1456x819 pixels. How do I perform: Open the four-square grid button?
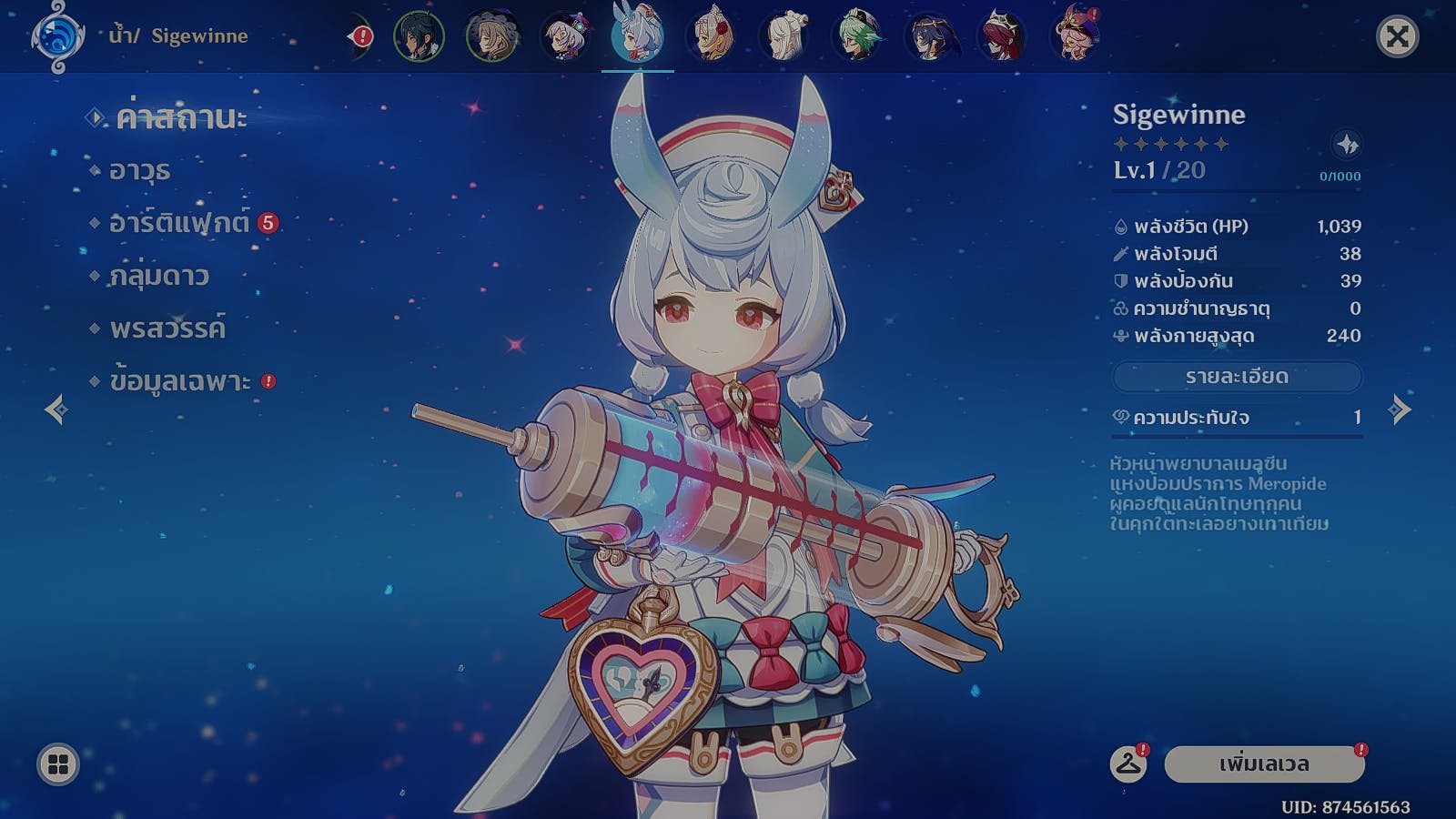click(x=58, y=764)
